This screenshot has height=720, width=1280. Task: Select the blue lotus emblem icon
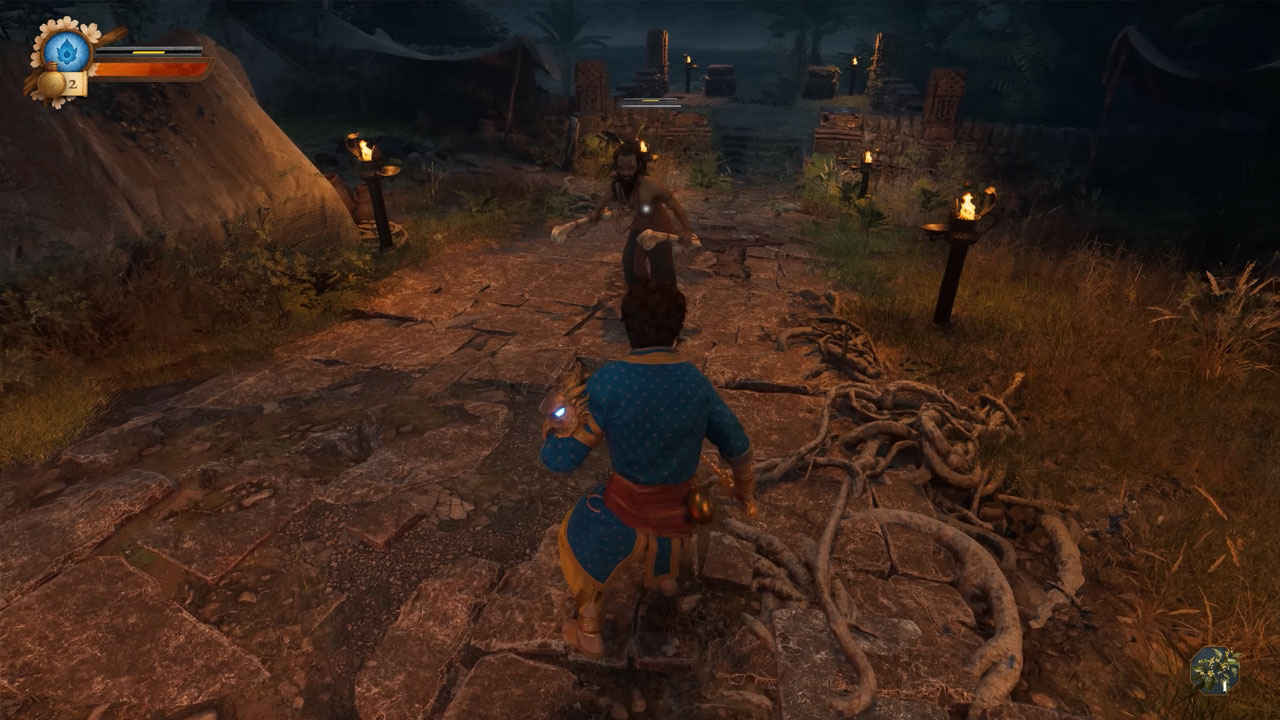(68, 50)
